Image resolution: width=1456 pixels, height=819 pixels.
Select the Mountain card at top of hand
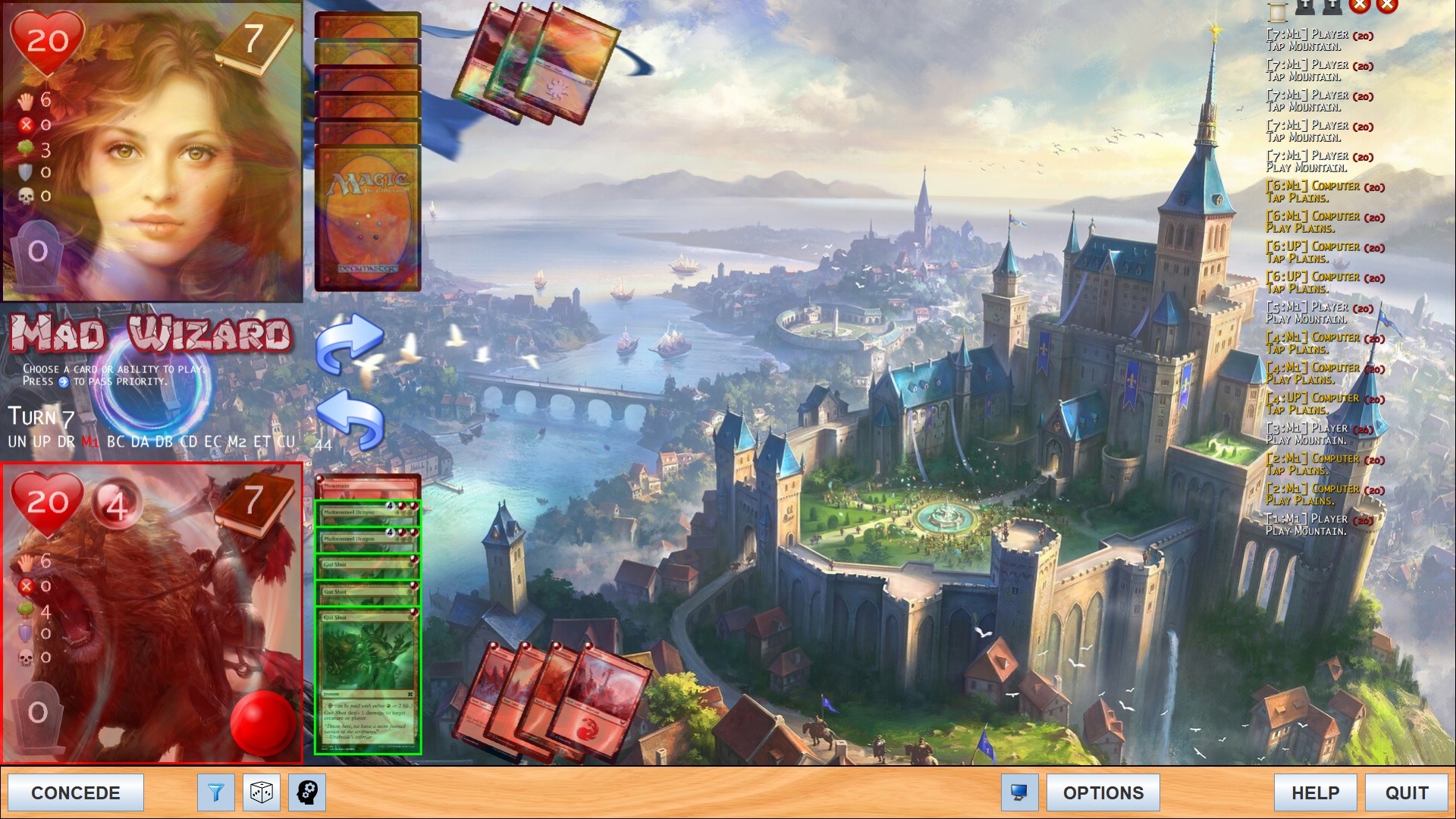[368, 486]
